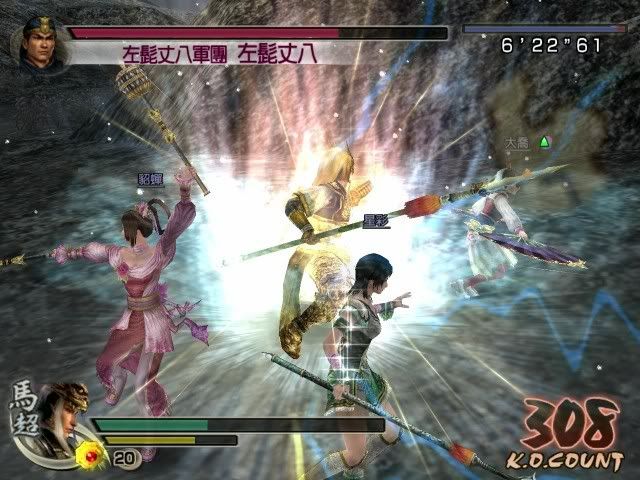640x480 pixels.
Task: Select the 星彩 name tag
Action: coord(375,220)
